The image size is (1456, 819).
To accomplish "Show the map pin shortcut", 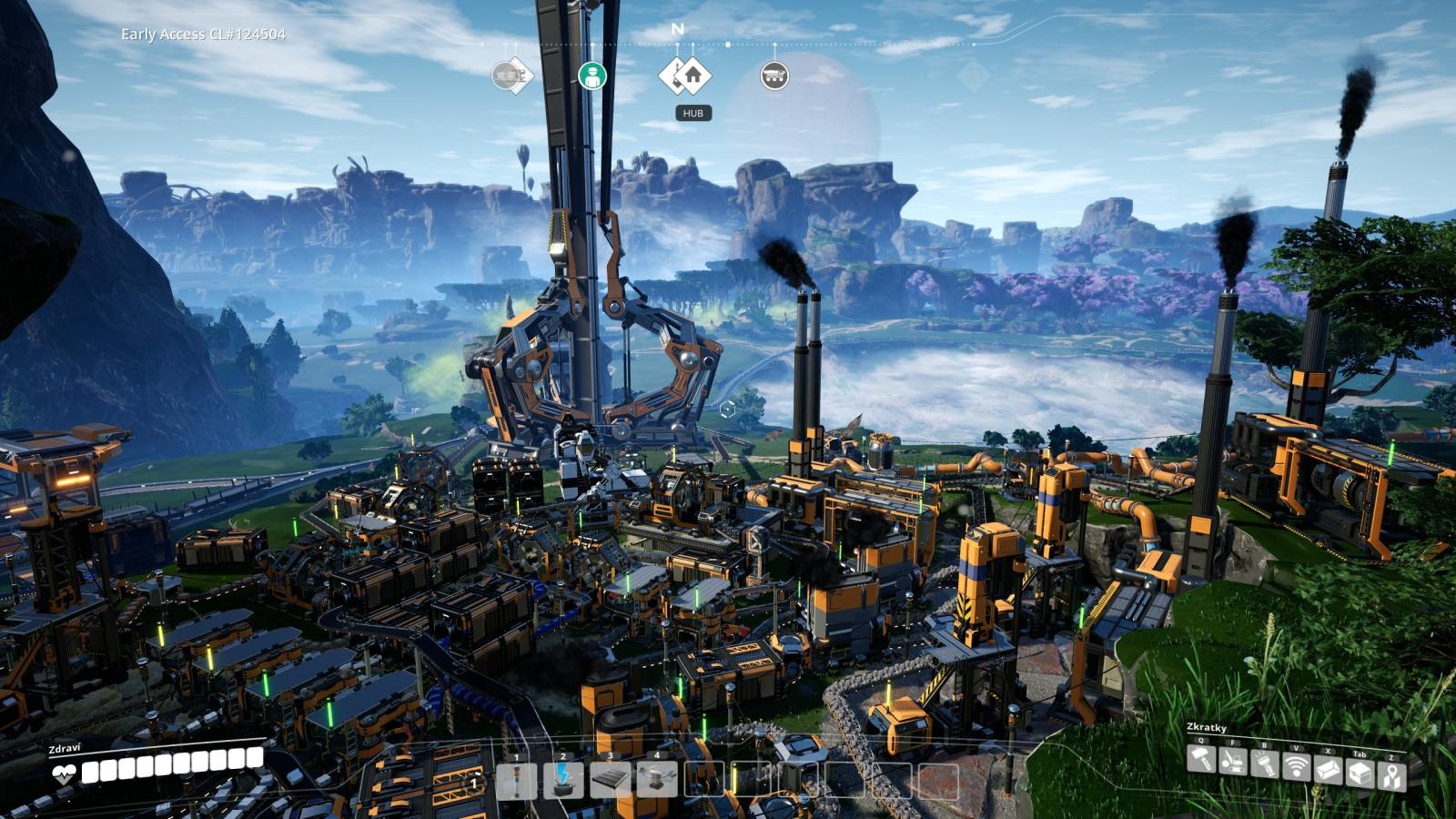I will coord(1391,776).
